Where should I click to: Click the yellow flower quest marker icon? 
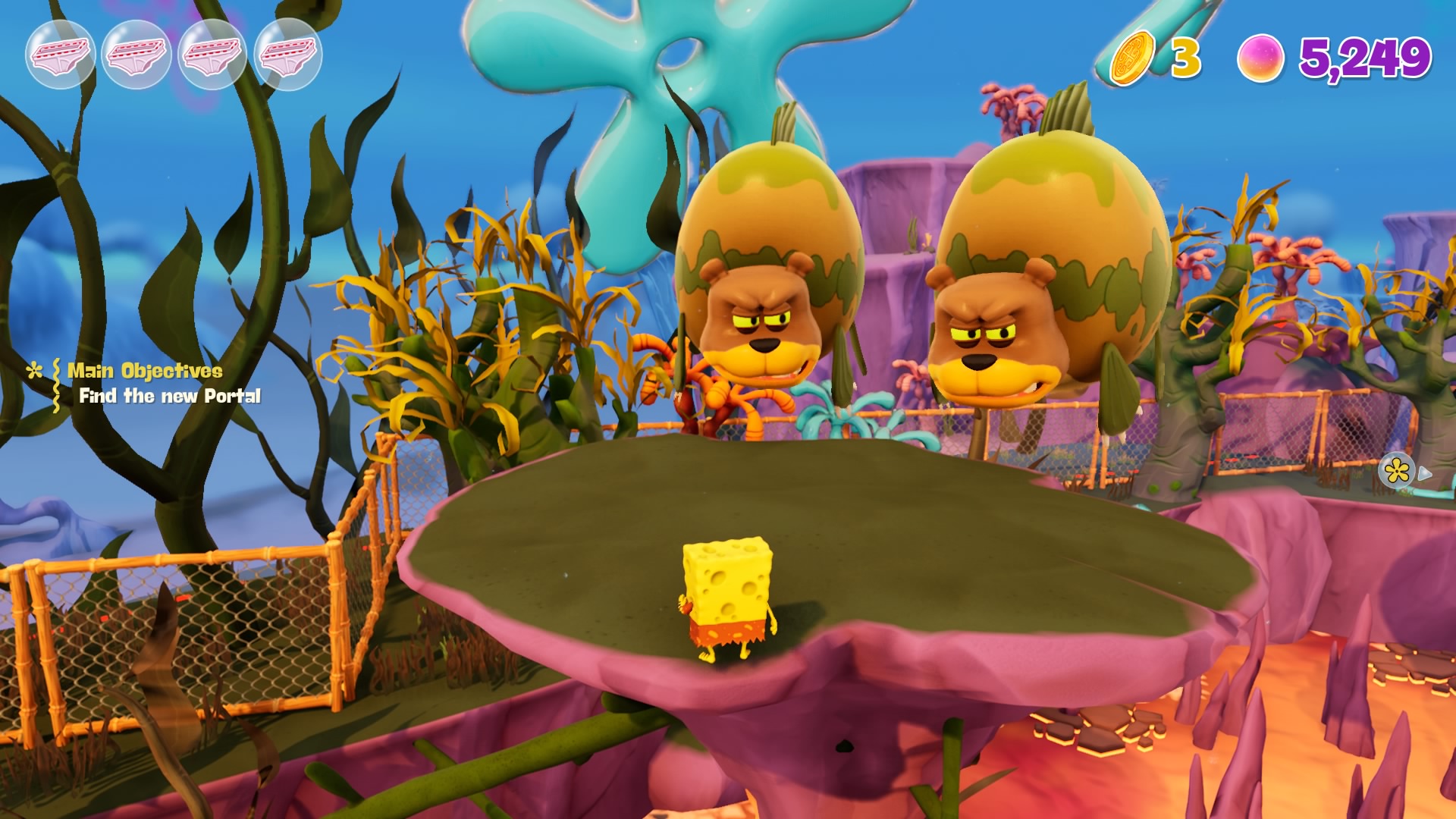click(x=1398, y=471)
